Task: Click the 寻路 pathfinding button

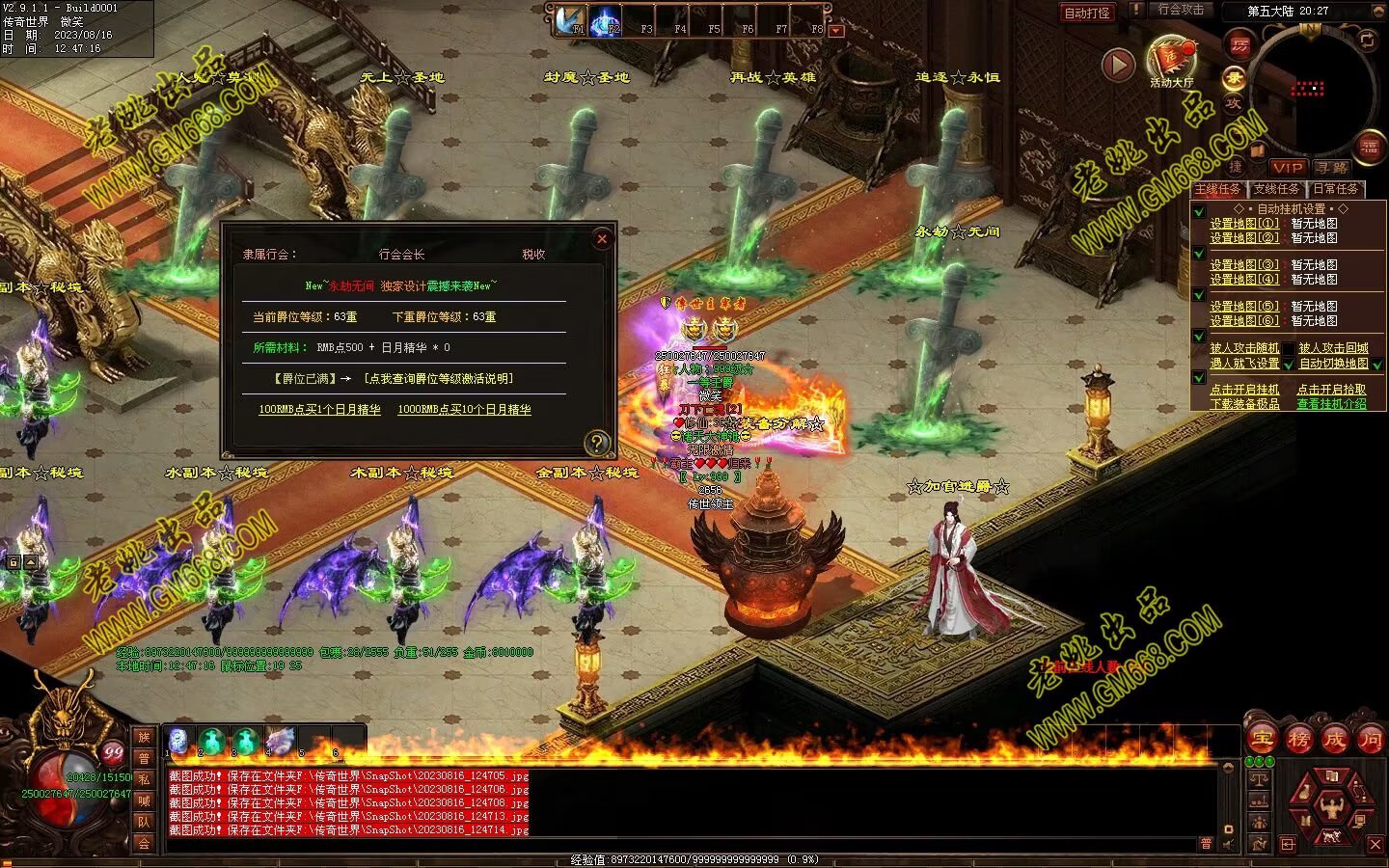Action: [1333, 168]
